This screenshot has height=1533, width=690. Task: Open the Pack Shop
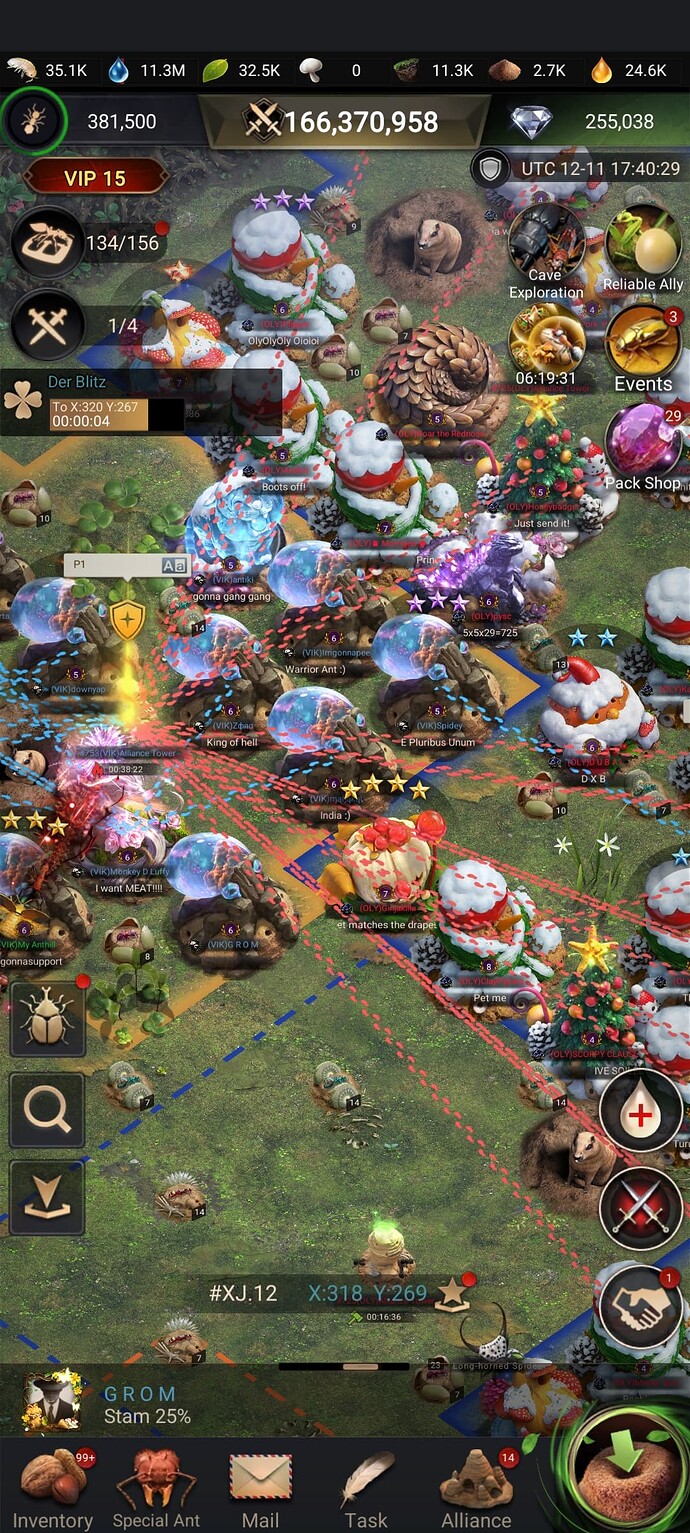pos(643,445)
